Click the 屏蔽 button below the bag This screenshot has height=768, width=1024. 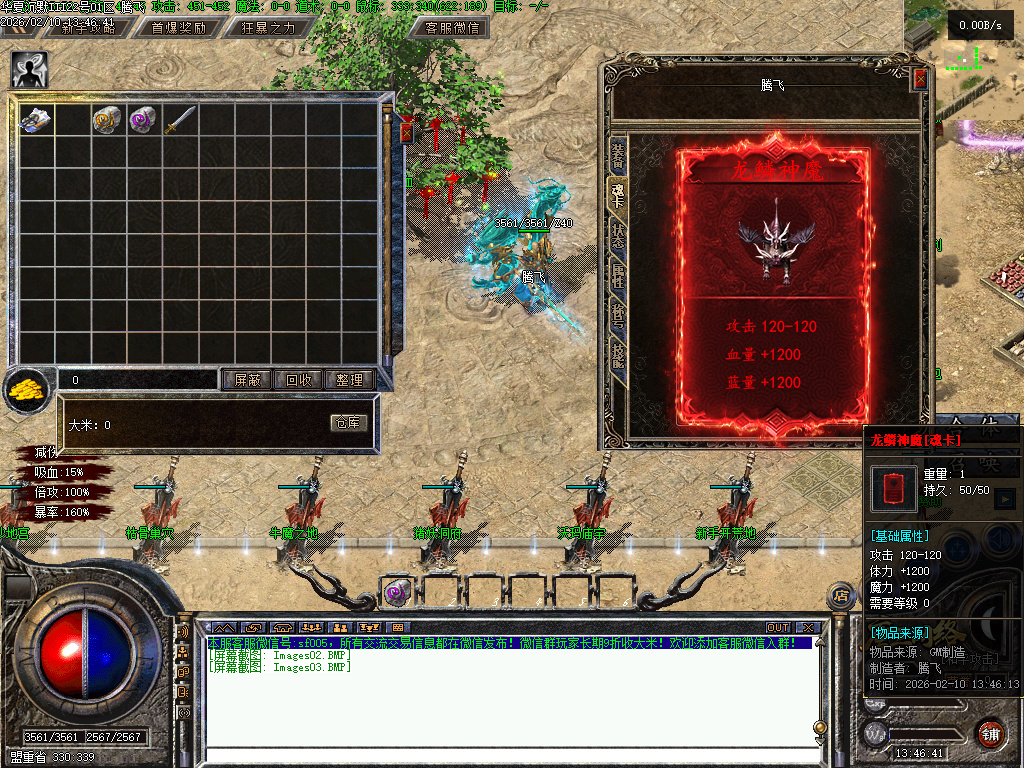[x=247, y=380]
